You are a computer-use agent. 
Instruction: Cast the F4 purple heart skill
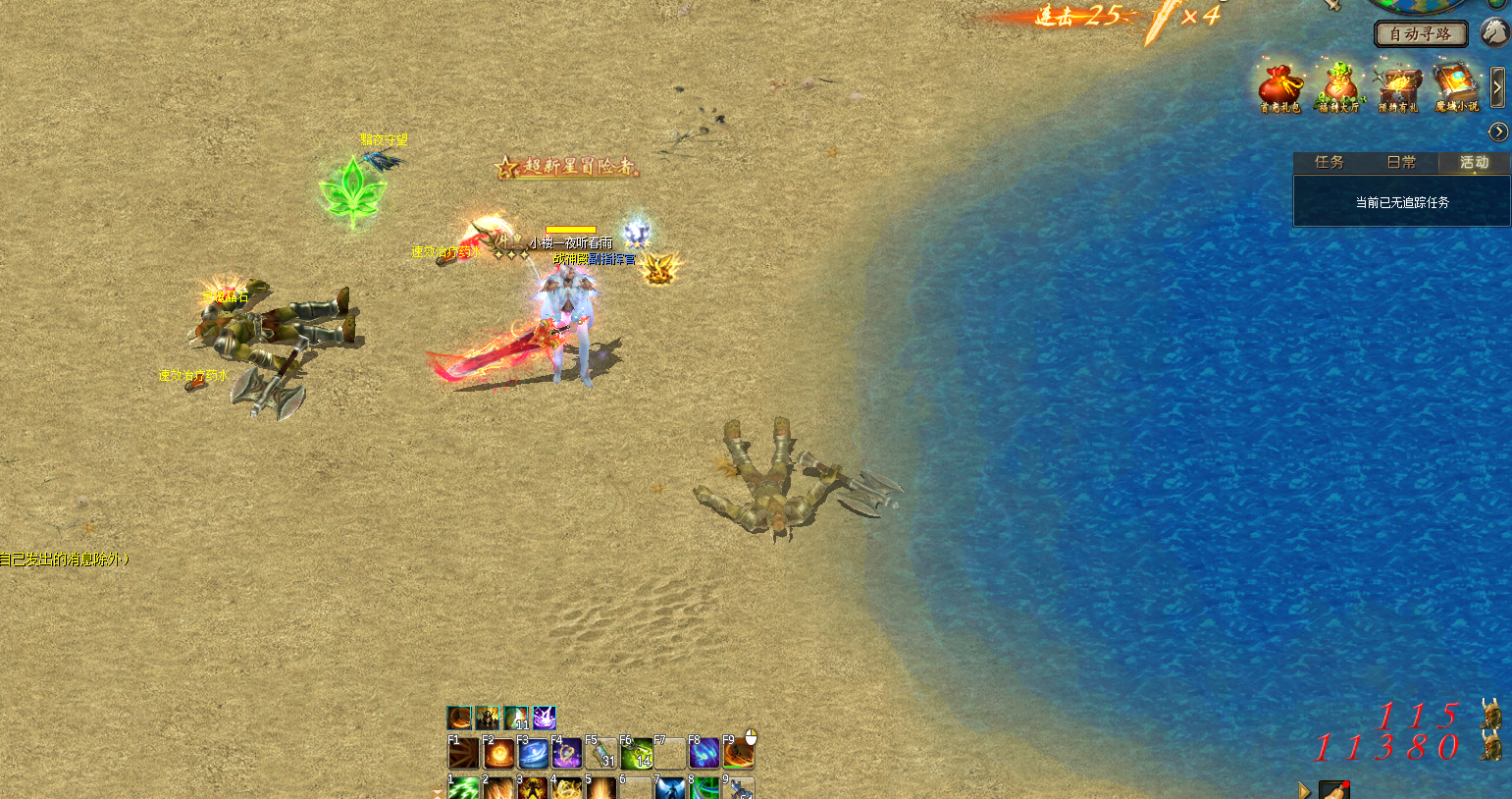point(567,754)
